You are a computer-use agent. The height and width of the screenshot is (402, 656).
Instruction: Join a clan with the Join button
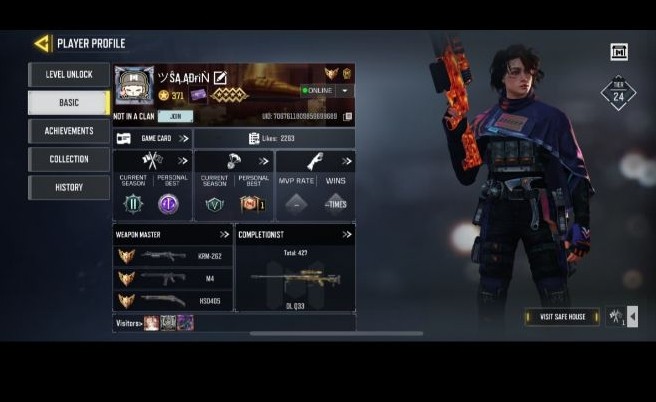174,117
